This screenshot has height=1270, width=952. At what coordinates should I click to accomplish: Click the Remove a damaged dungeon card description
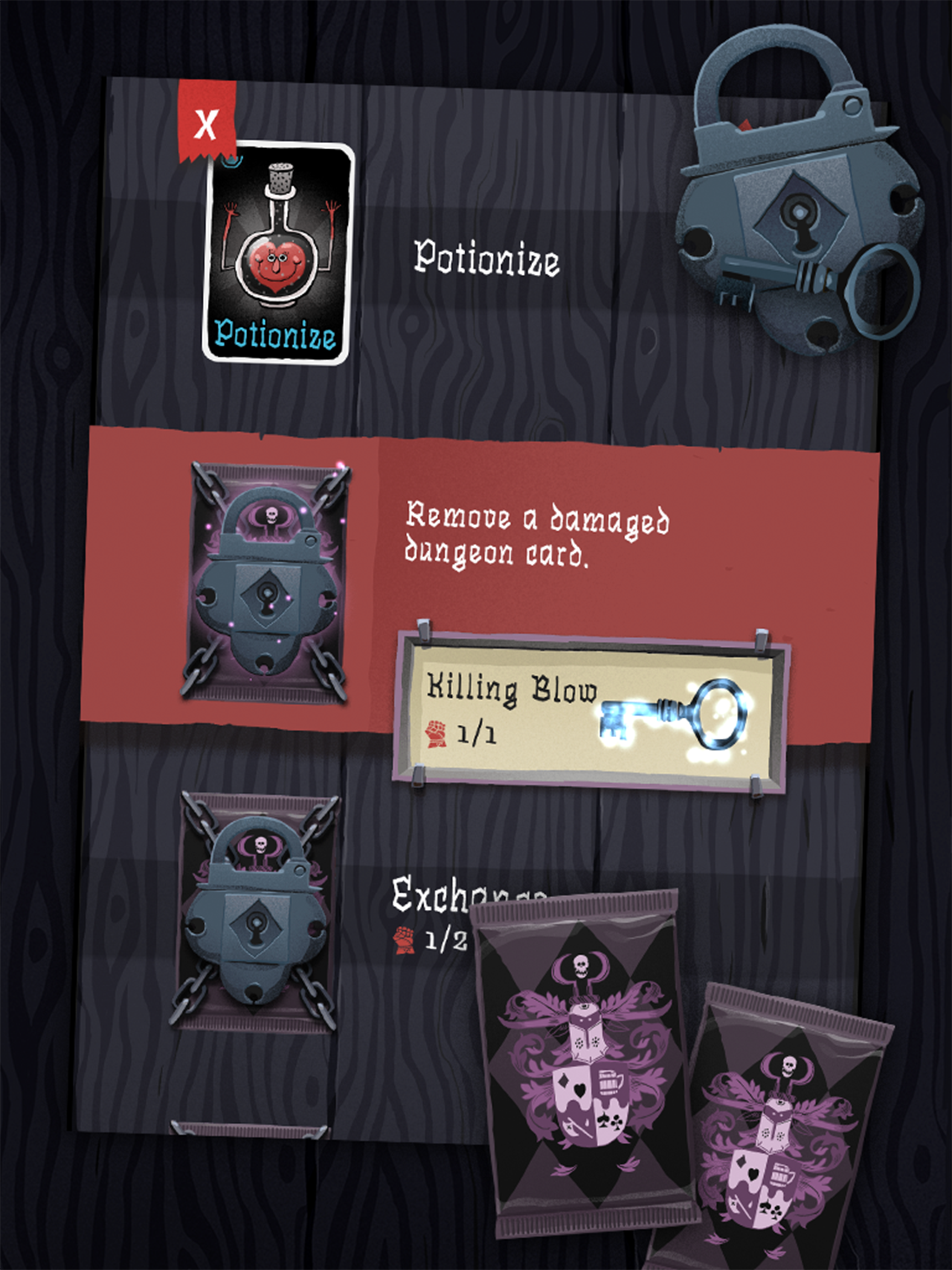(x=540, y=537)
